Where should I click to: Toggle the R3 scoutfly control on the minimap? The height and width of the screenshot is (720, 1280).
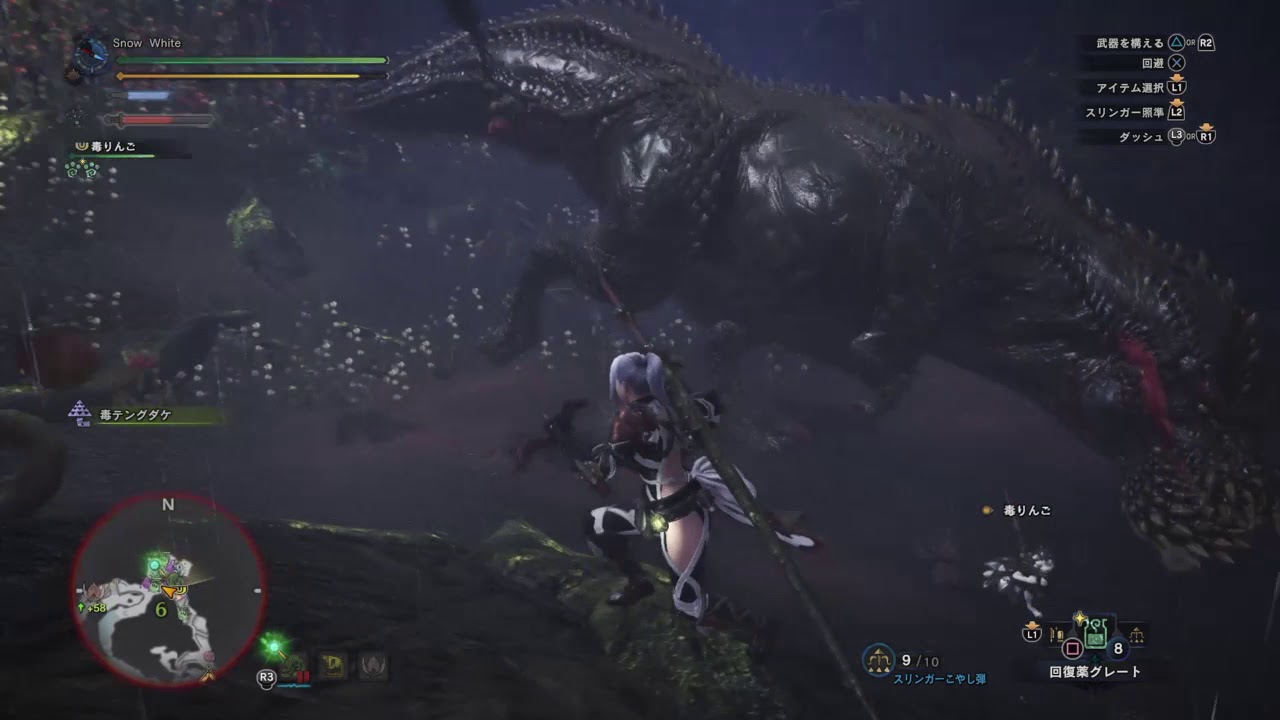point(267,678)
